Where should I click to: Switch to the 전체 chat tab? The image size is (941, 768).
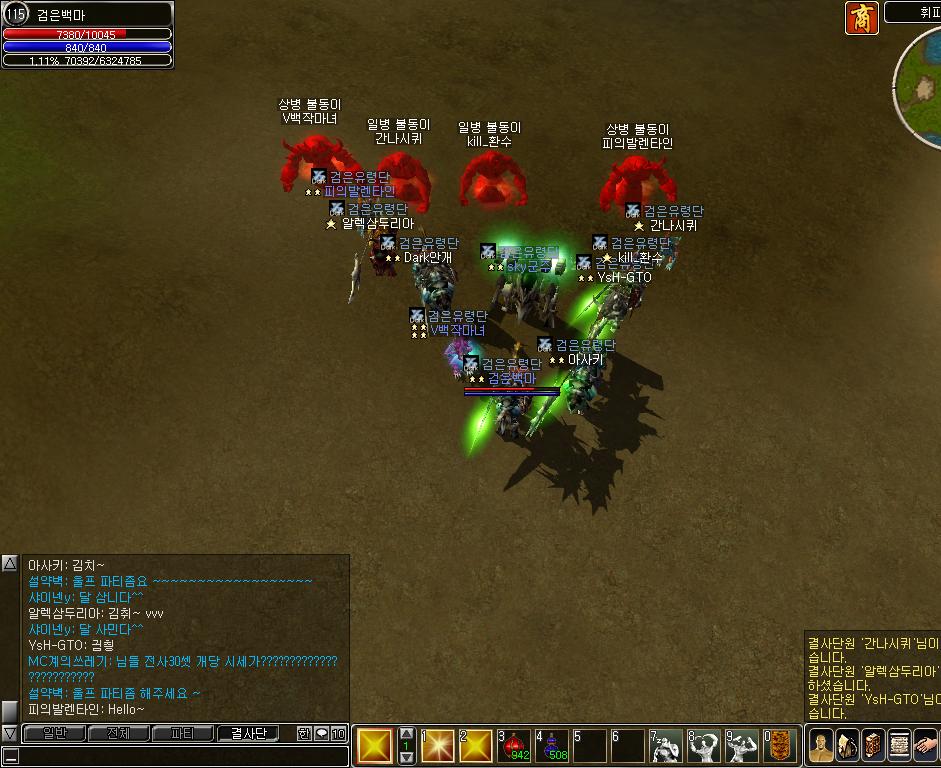point(118,734)
